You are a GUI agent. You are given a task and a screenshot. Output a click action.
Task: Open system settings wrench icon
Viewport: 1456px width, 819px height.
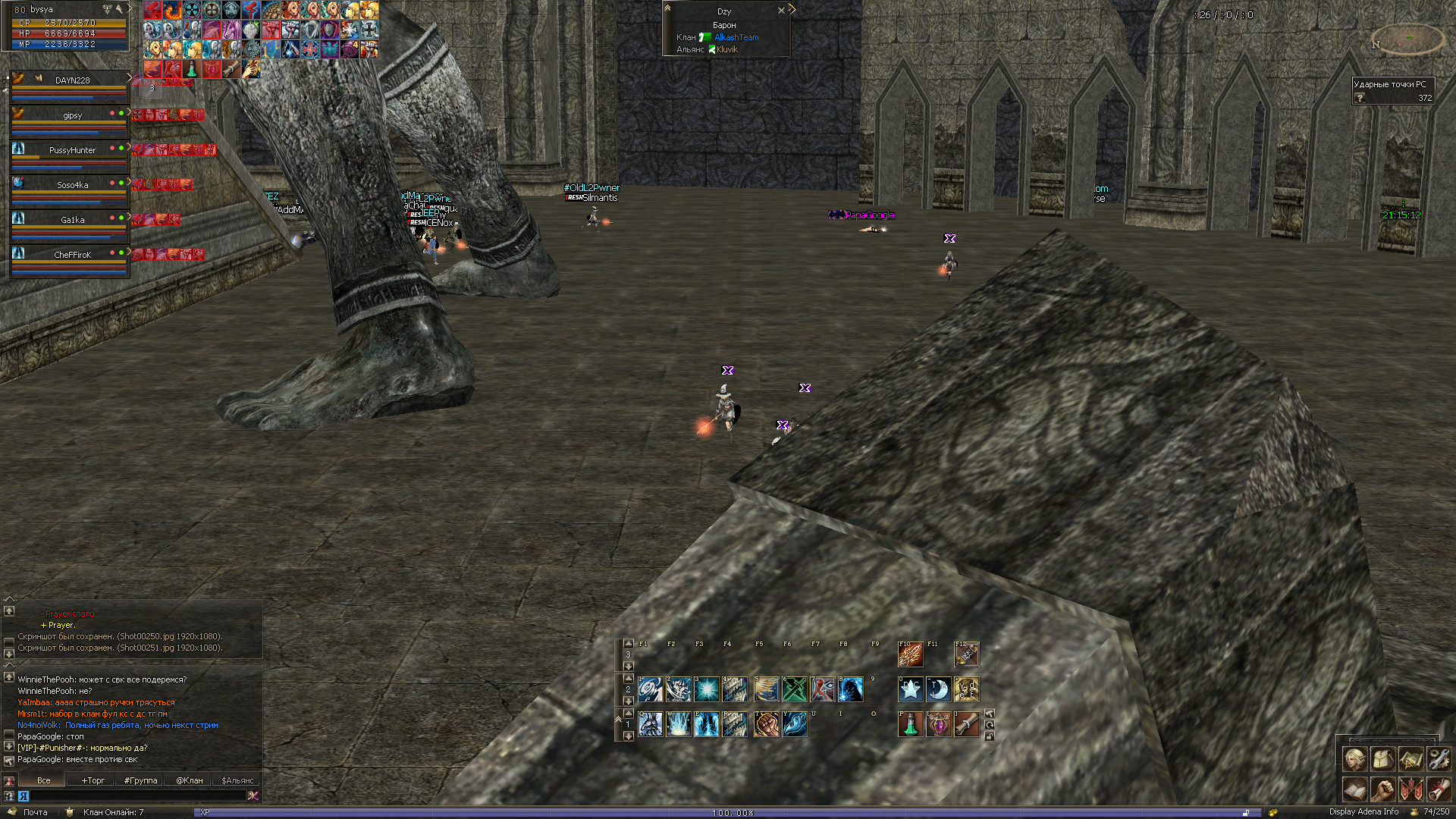pos(1438,758)
